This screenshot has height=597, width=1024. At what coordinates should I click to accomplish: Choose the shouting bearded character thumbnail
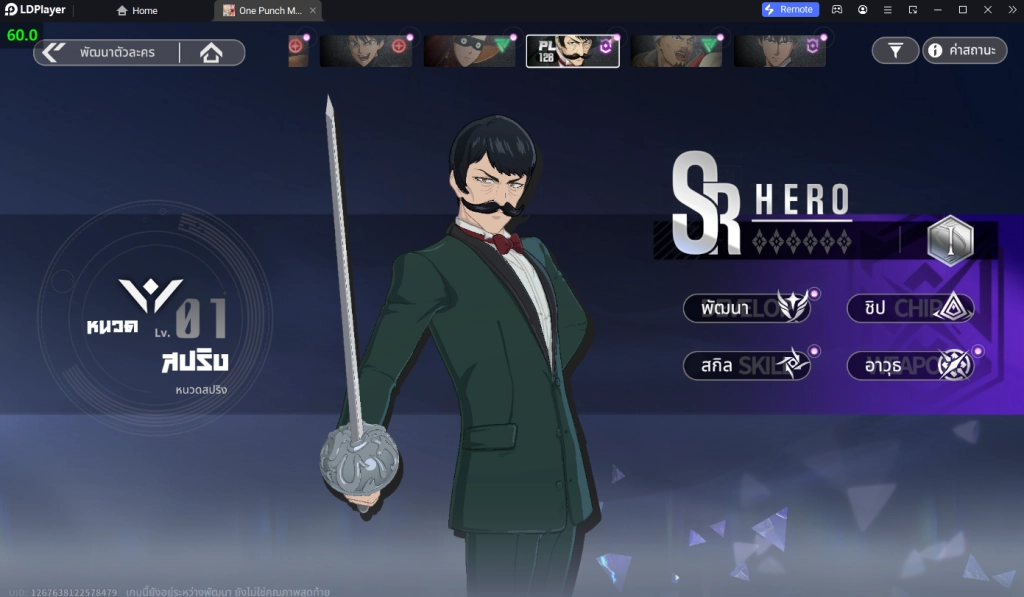click(x=676, y=51)
